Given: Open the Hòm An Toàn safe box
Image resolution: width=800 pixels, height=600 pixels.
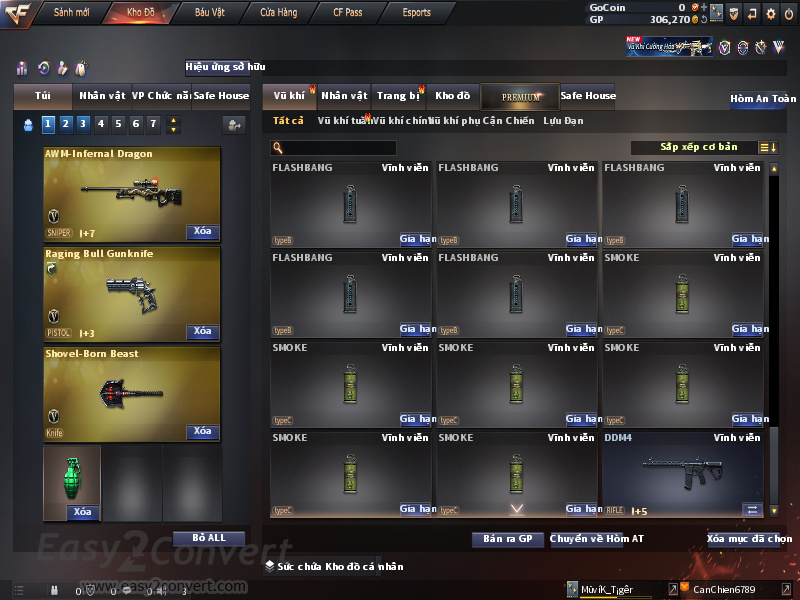Looking at the screenshot, I should pyautogui.click(x=763, y=99).
